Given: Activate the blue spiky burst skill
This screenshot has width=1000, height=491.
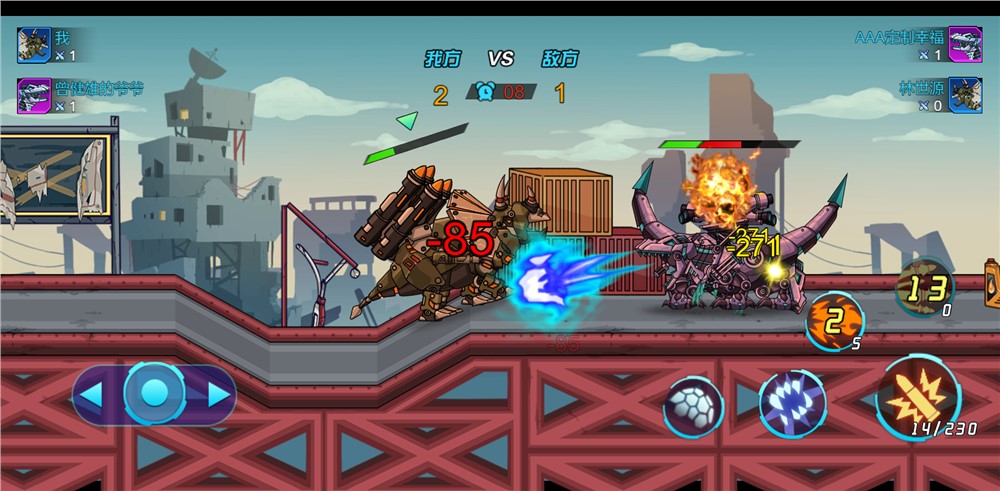Looking at the screenshot, I should tap(792, 403).
